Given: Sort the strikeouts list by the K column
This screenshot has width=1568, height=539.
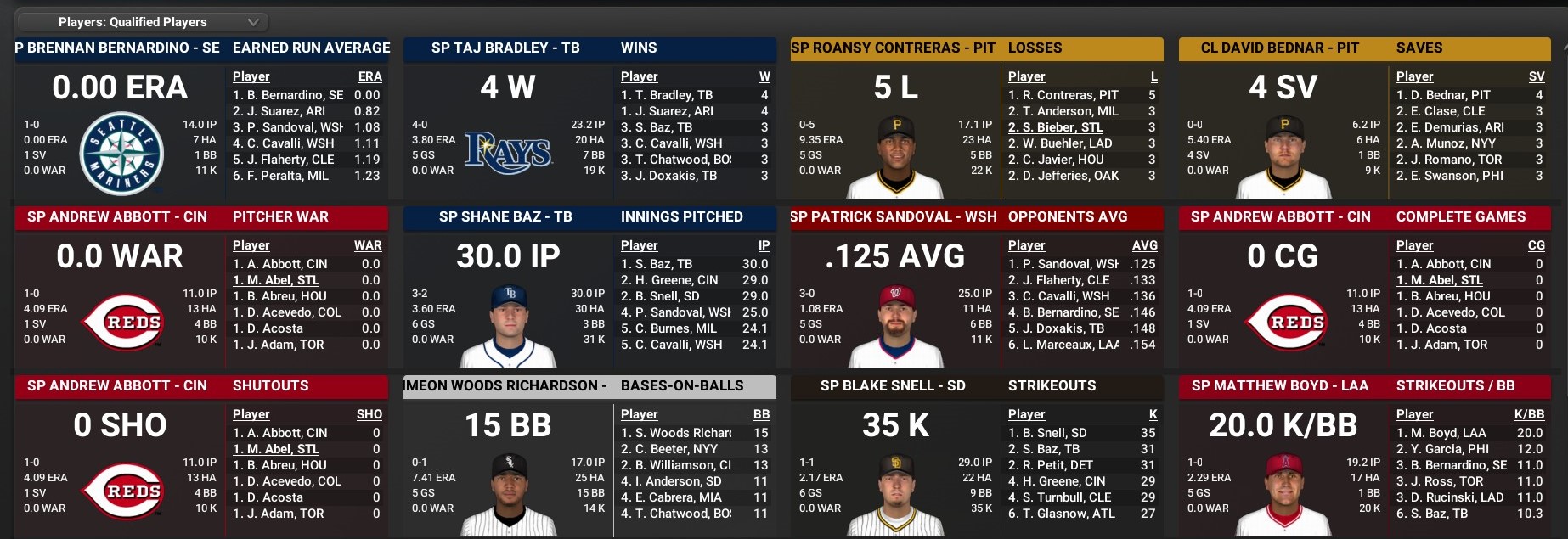Looking at the screenshot, I should pos(1153,414).
